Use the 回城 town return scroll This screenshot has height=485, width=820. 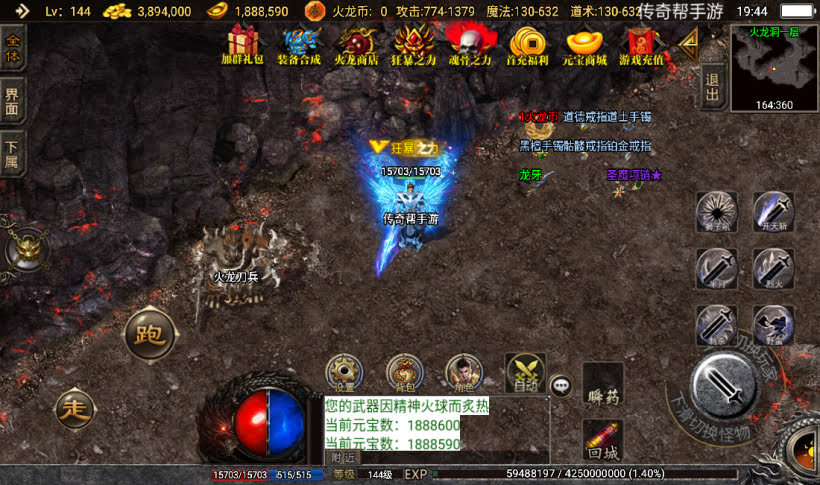(603, 438)
